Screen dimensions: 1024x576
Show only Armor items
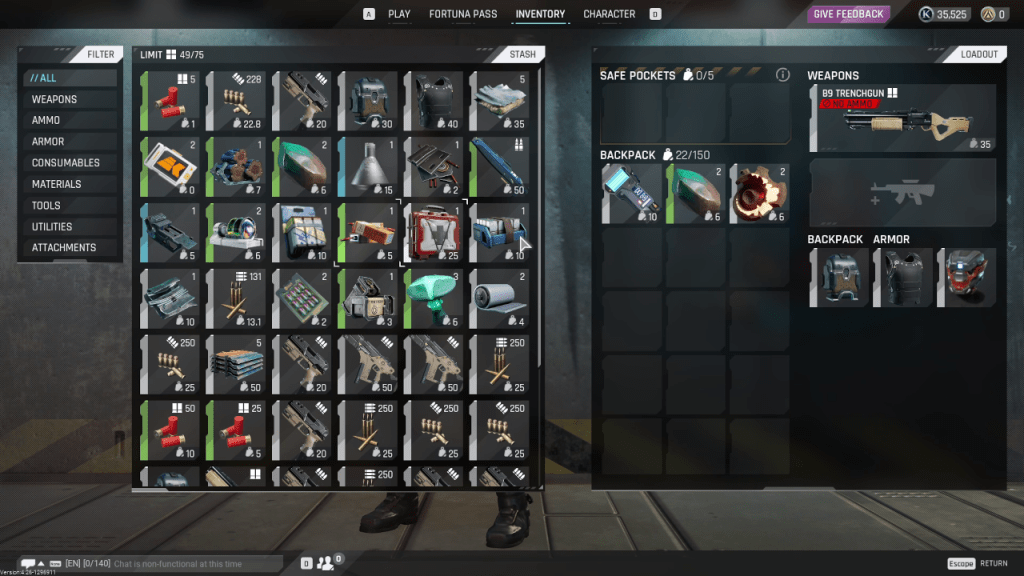tap(48, 141)
